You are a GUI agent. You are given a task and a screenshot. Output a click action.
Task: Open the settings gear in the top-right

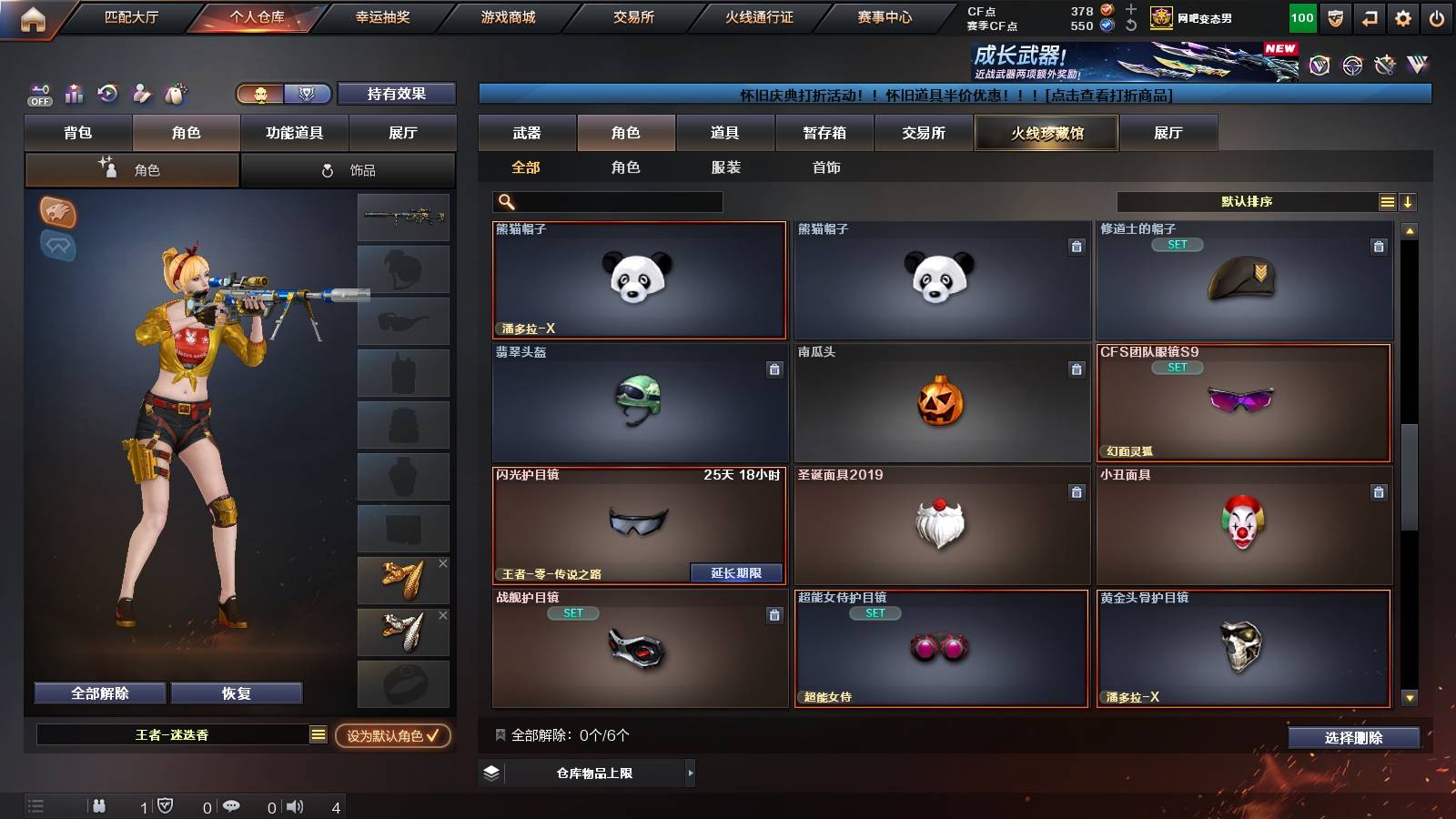coord(1402,15)
